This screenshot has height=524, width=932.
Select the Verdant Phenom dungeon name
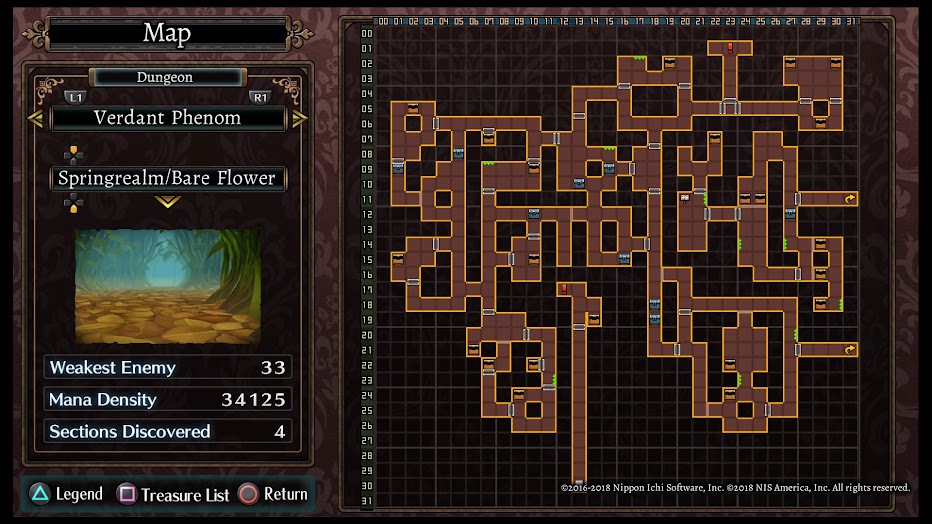point(167,118)
